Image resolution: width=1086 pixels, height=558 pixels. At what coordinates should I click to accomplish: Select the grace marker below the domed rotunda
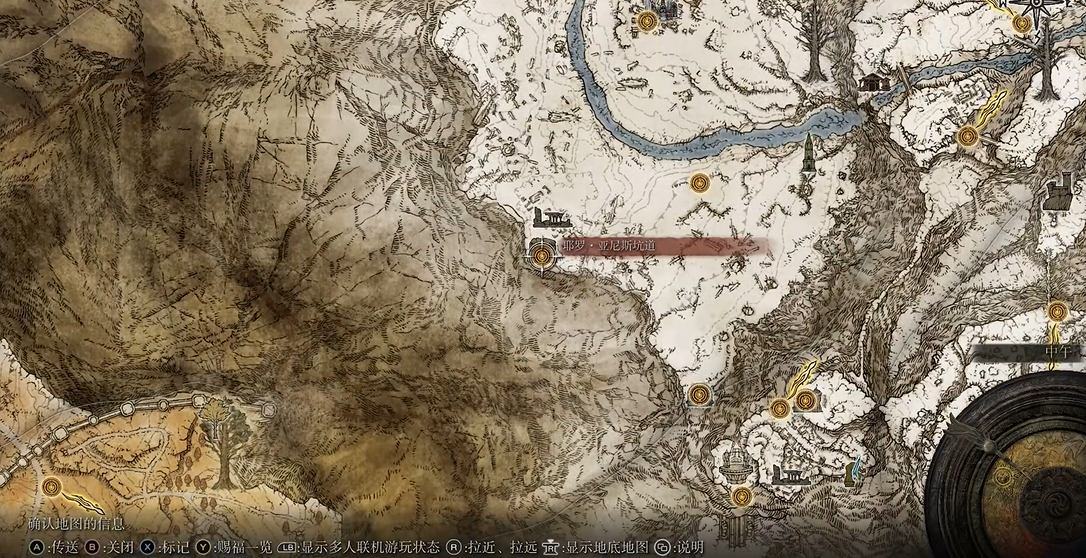coord(741,496)
